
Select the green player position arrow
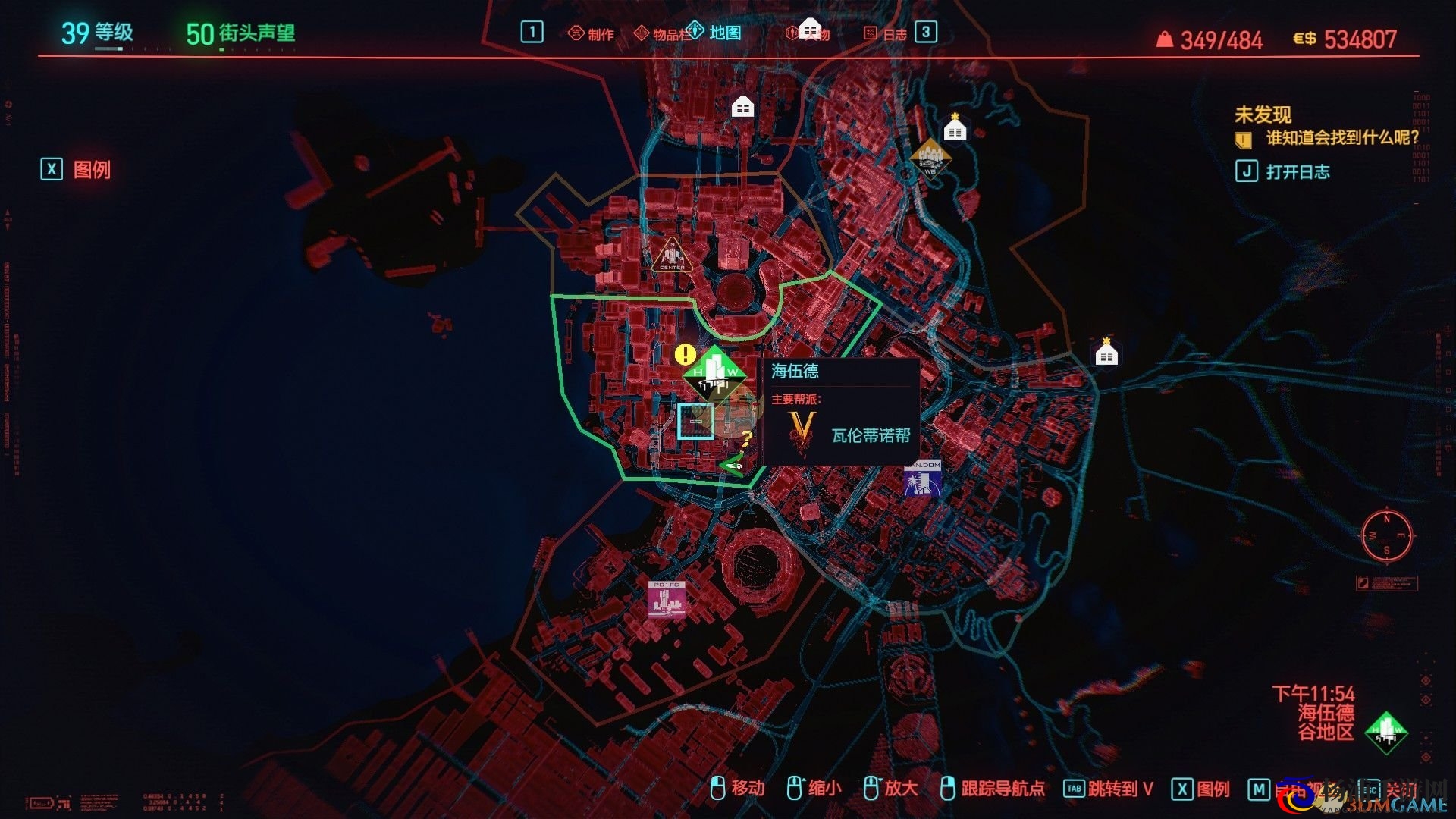[733, 465]
